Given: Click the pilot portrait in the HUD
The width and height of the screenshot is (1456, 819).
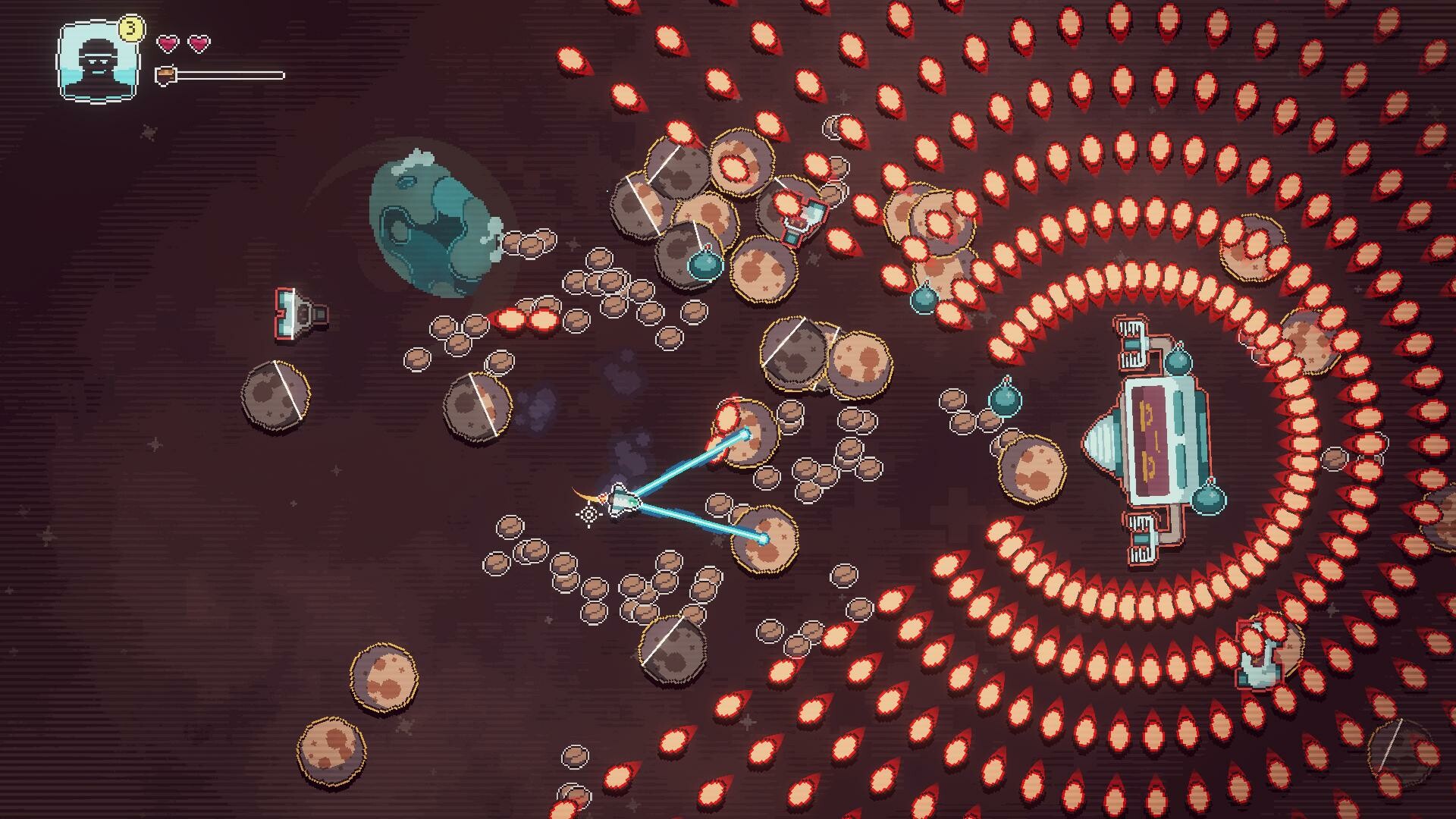Looking at the screenshot, I should pyautogui.click(x=96, y=59).
